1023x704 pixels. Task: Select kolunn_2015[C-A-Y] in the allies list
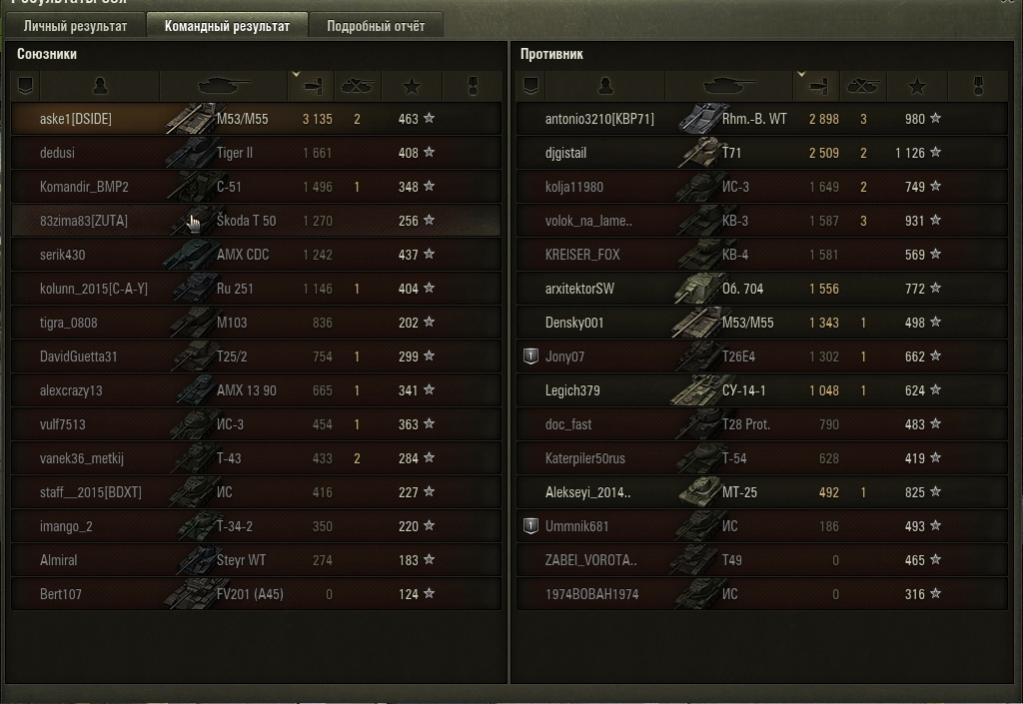coord(255,289)
